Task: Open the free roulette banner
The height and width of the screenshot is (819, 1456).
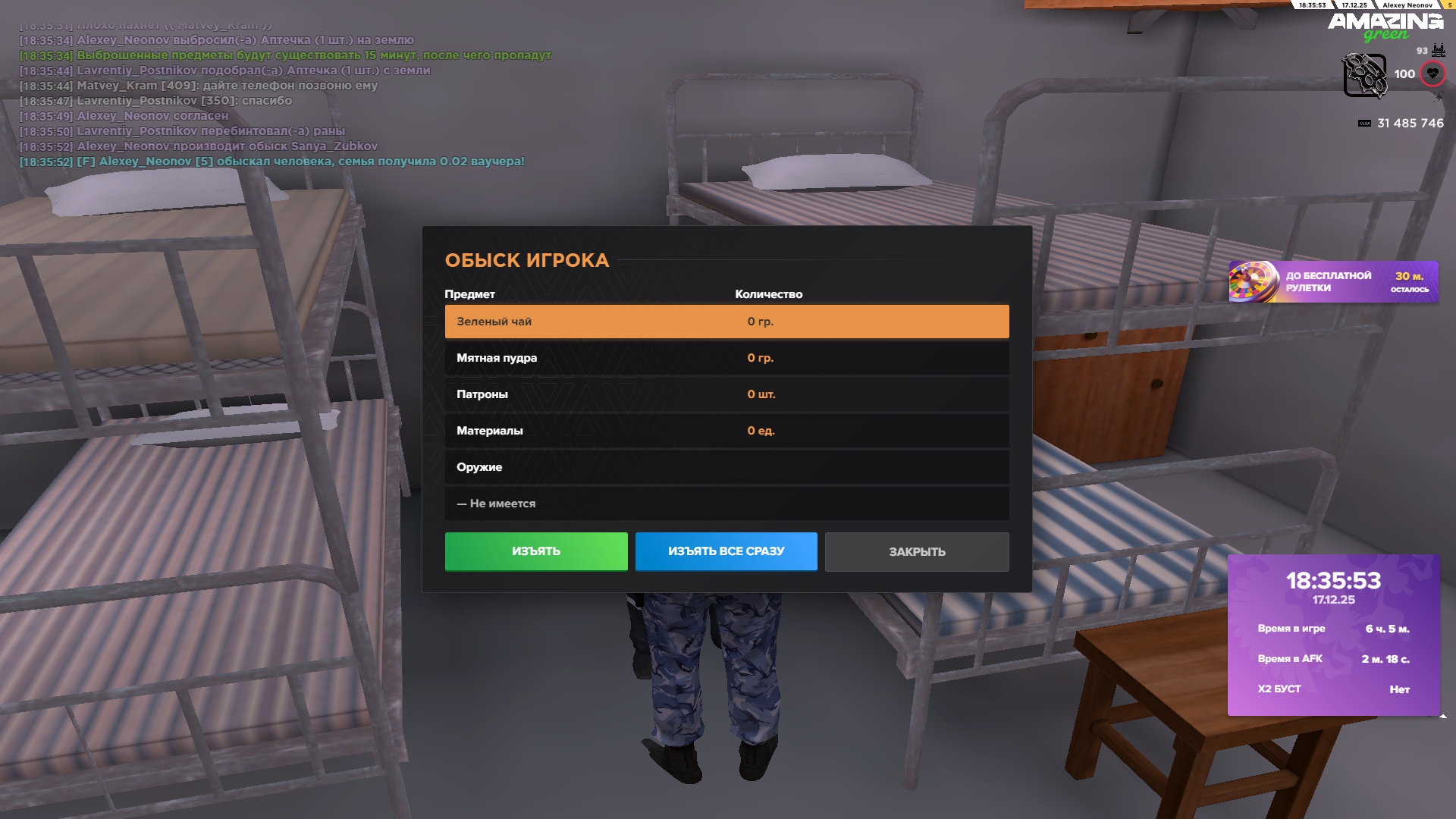Action: pyautogui.click(x=1332, y=282)
